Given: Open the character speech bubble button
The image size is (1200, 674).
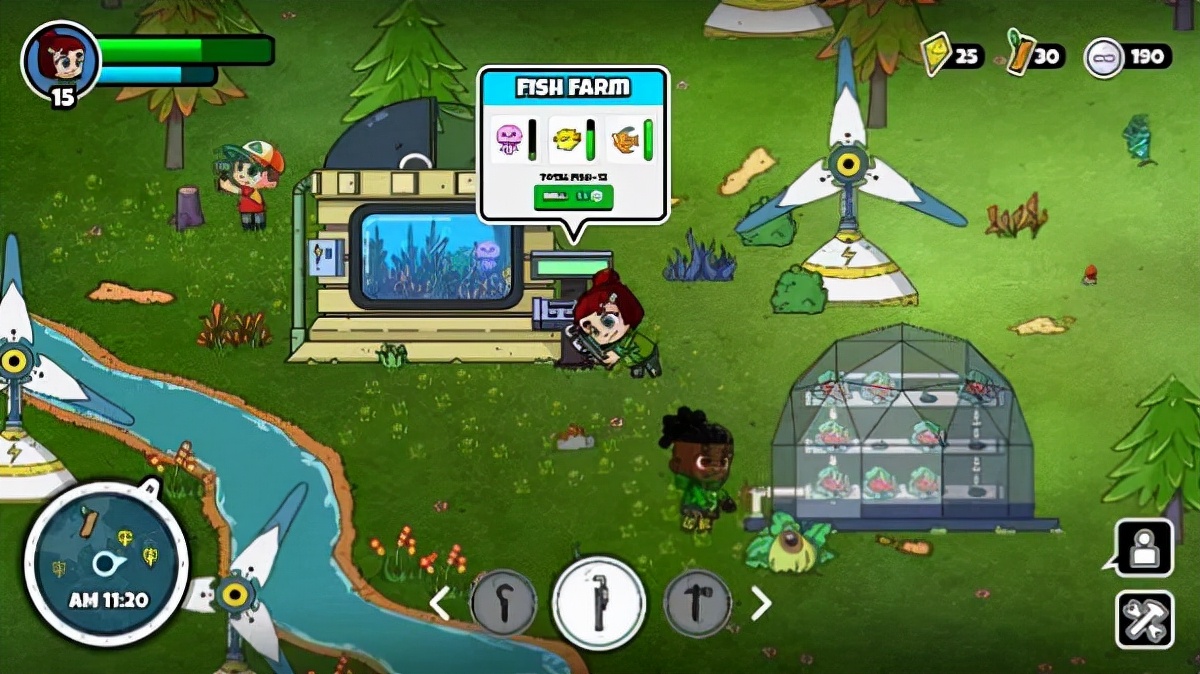Looking at the screenshot, I should tap(1143, 547).
